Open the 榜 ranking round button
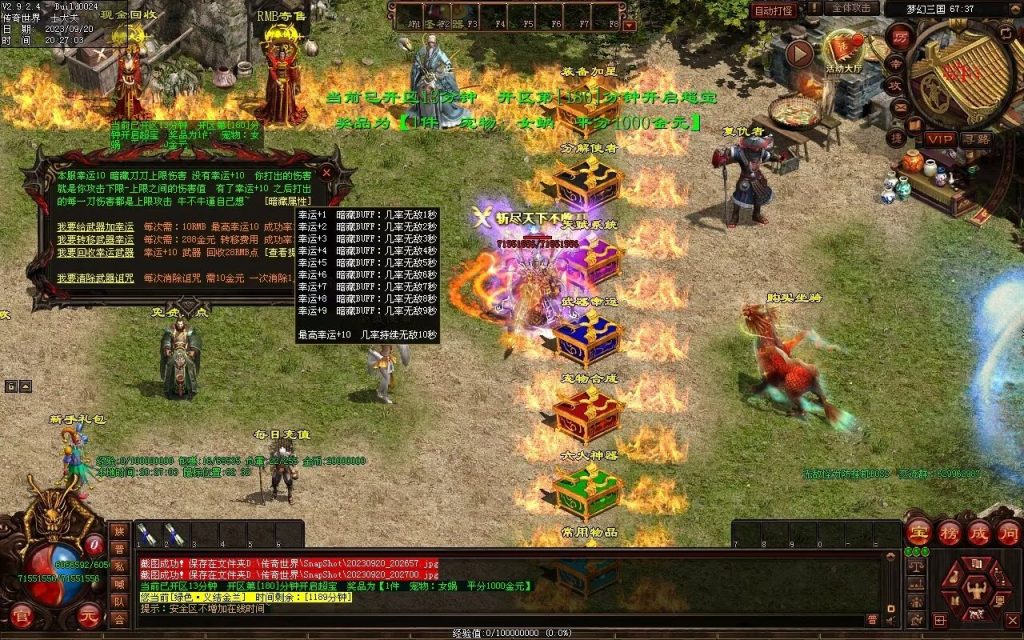Screen dimensions: 1024x640 pos(948,530)
